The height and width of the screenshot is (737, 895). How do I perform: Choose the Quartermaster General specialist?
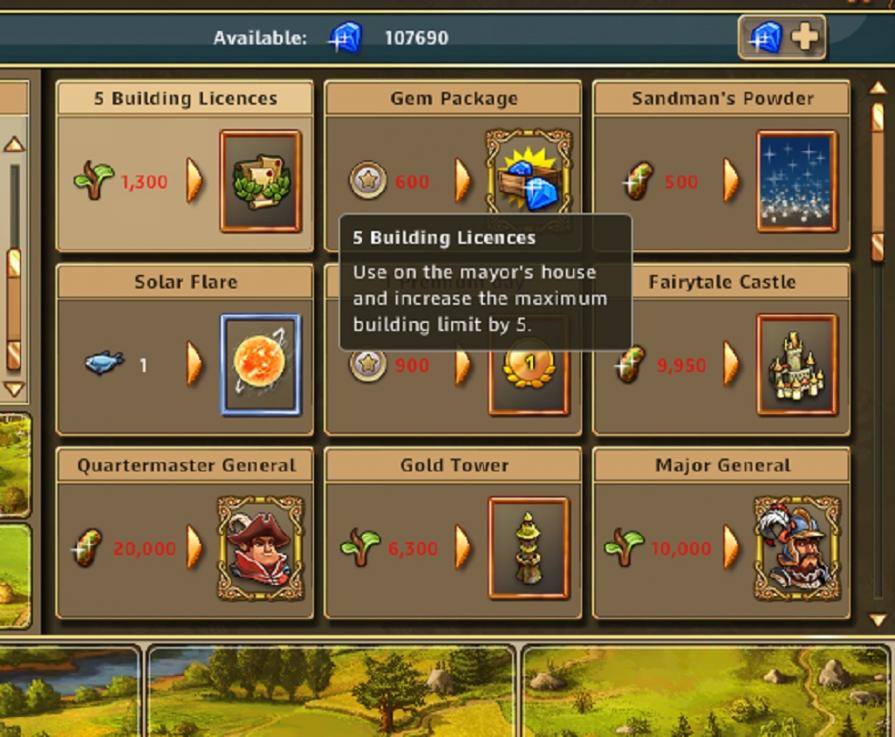tap(260, 548)
